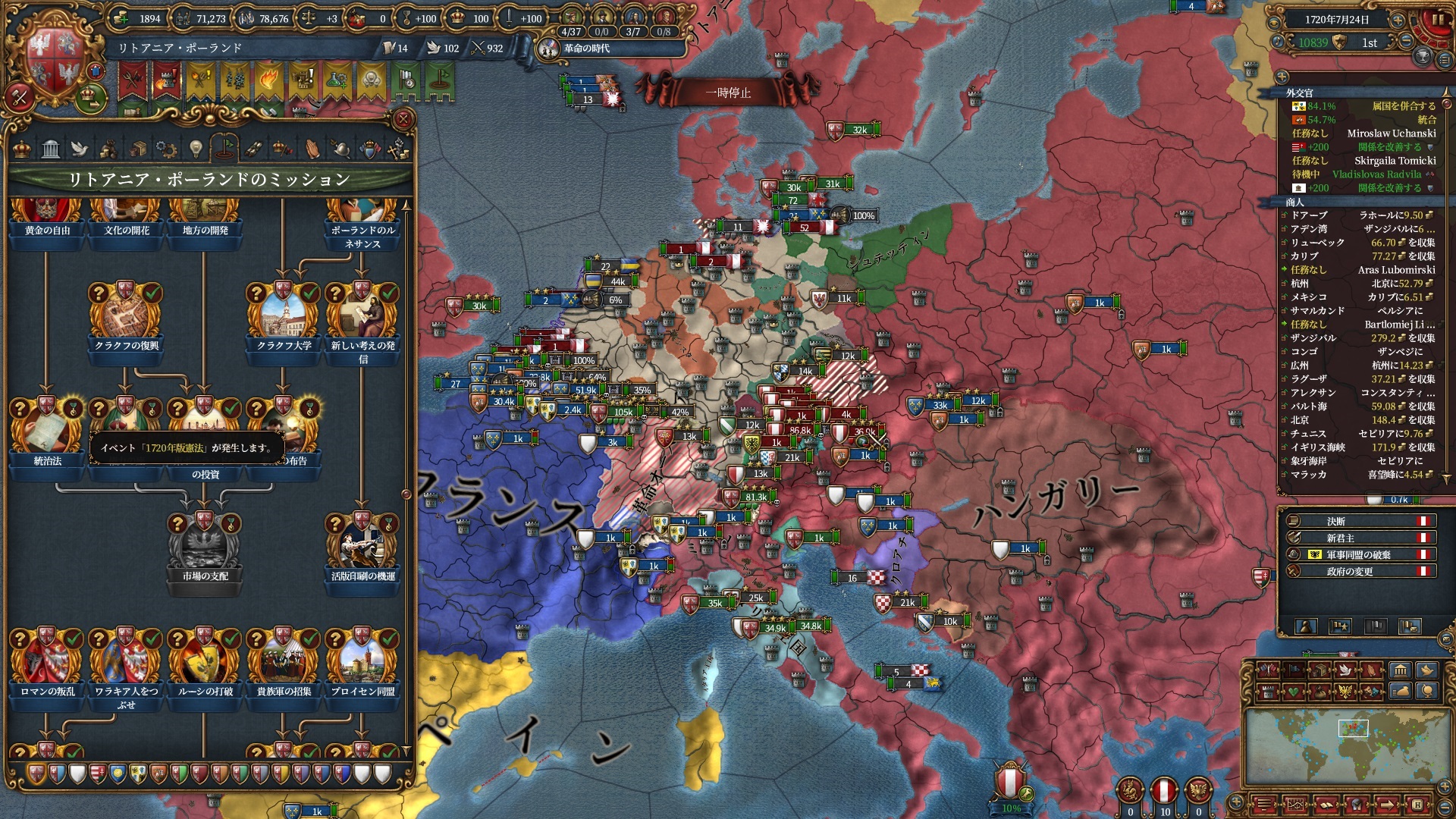Open the 活版印刷の機運 mission
Screen dimensions: 1456x819
tap(362, 546)
